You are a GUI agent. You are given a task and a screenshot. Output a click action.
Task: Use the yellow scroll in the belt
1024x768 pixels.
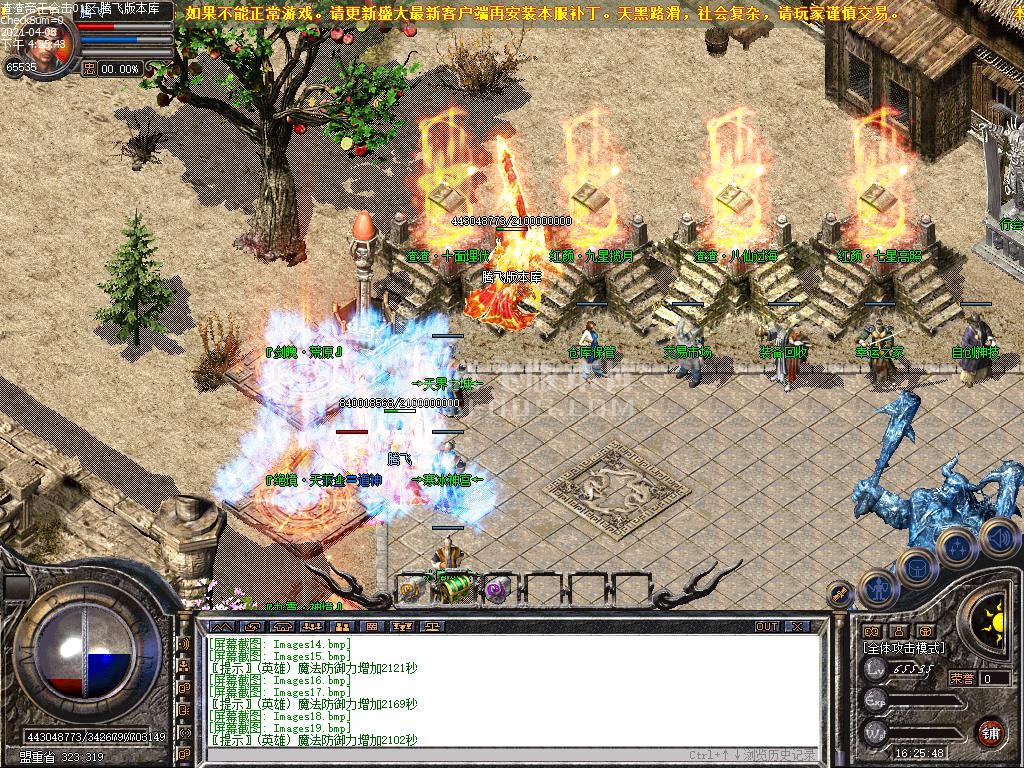click(x=410, y=590)
